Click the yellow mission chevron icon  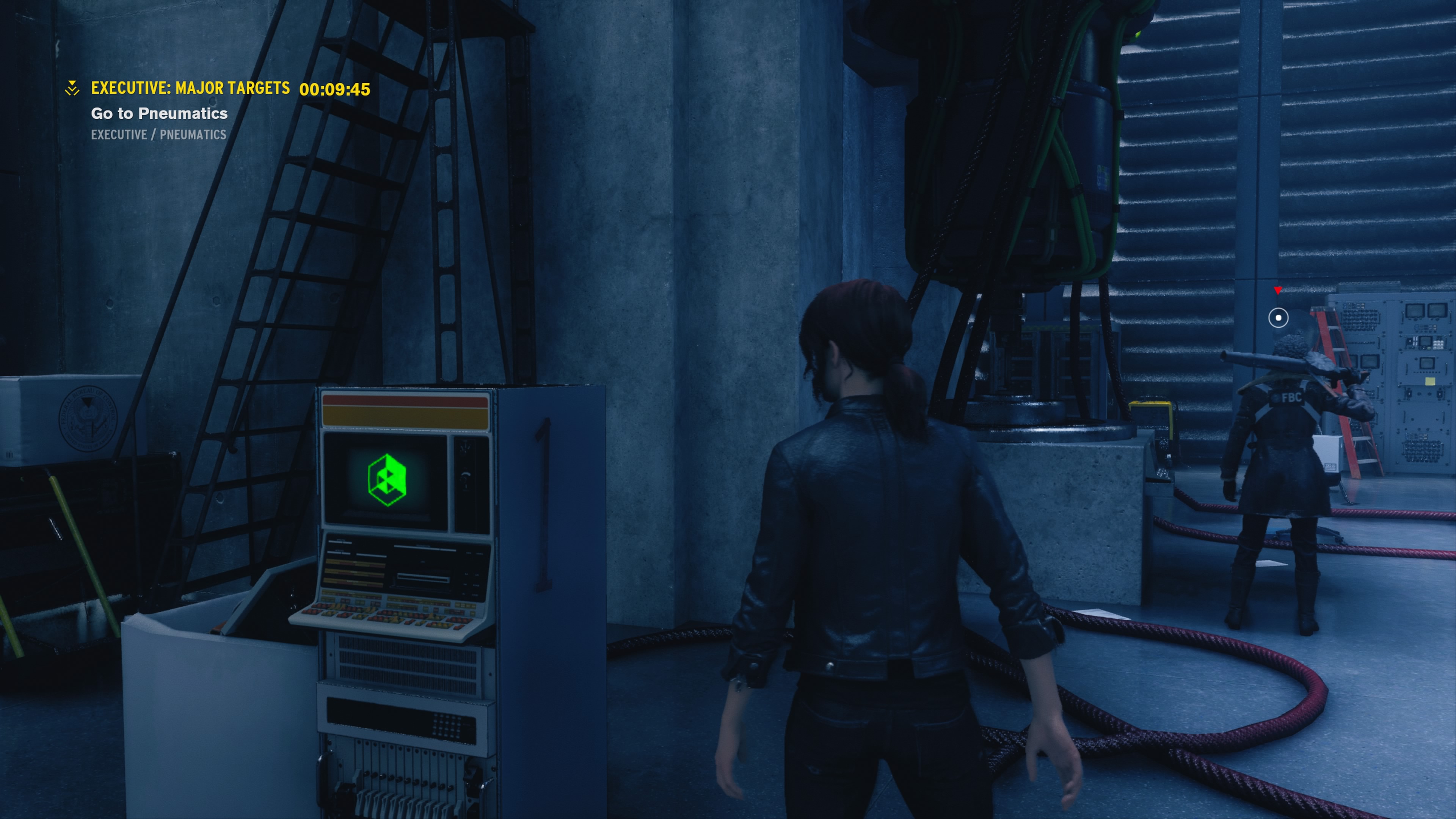(x=72, y=88)
